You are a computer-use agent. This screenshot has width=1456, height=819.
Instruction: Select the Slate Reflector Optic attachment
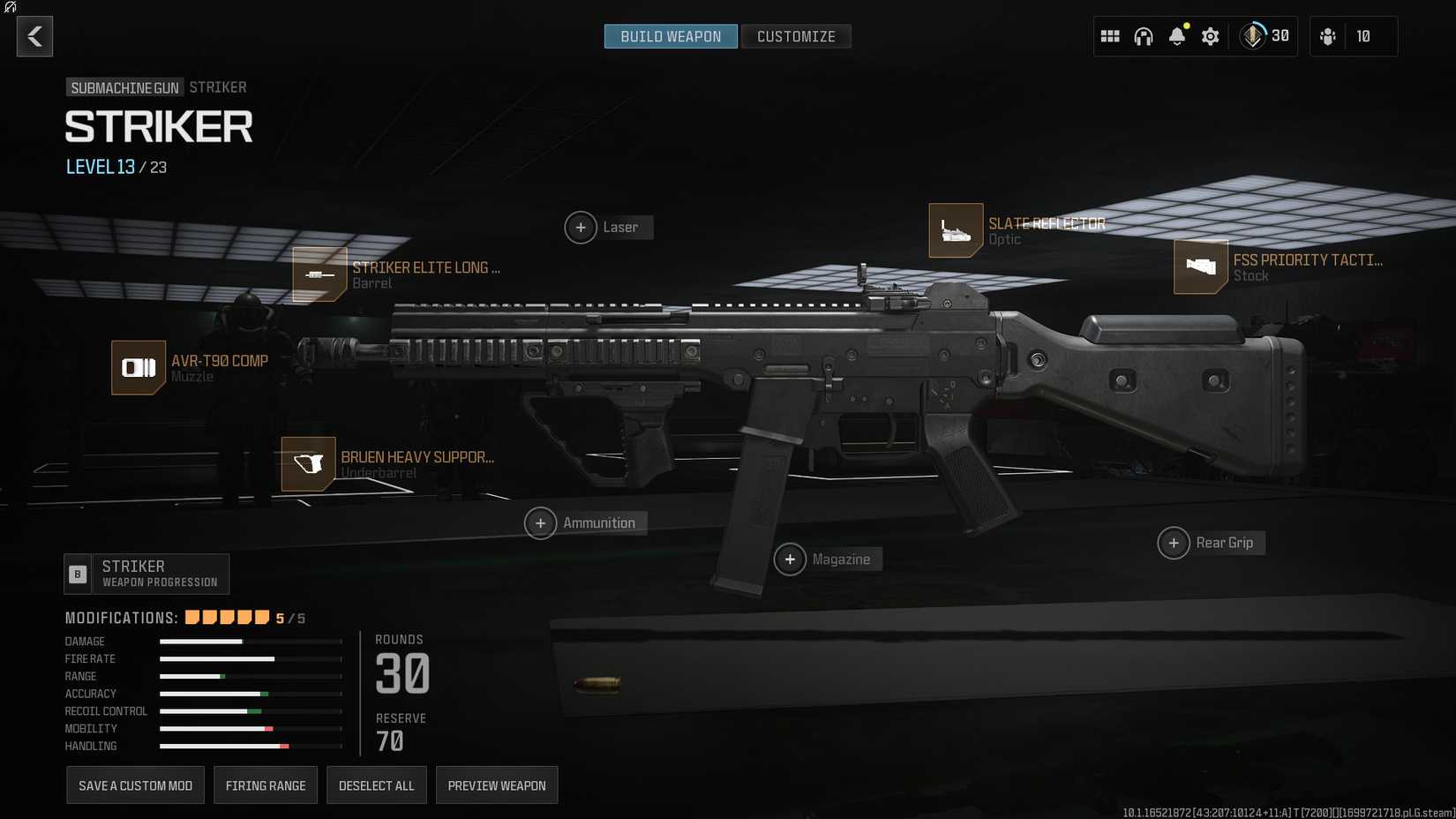coord(956,229)
